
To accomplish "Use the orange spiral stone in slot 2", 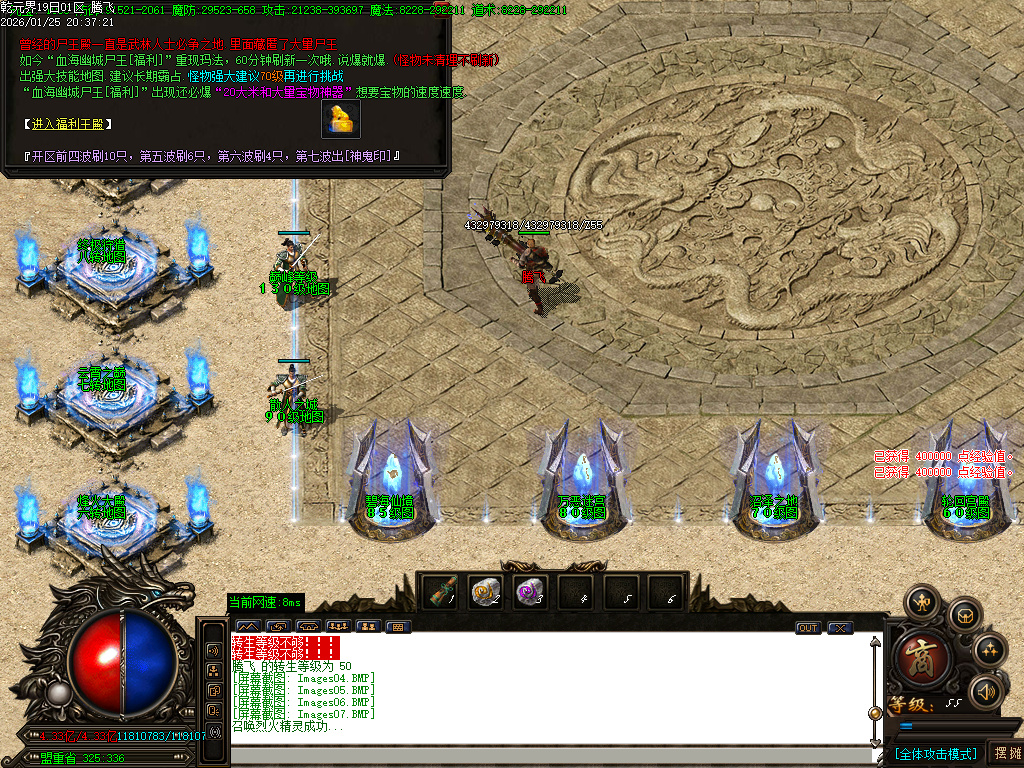I will pyautogui.click(x=485, y=593).
